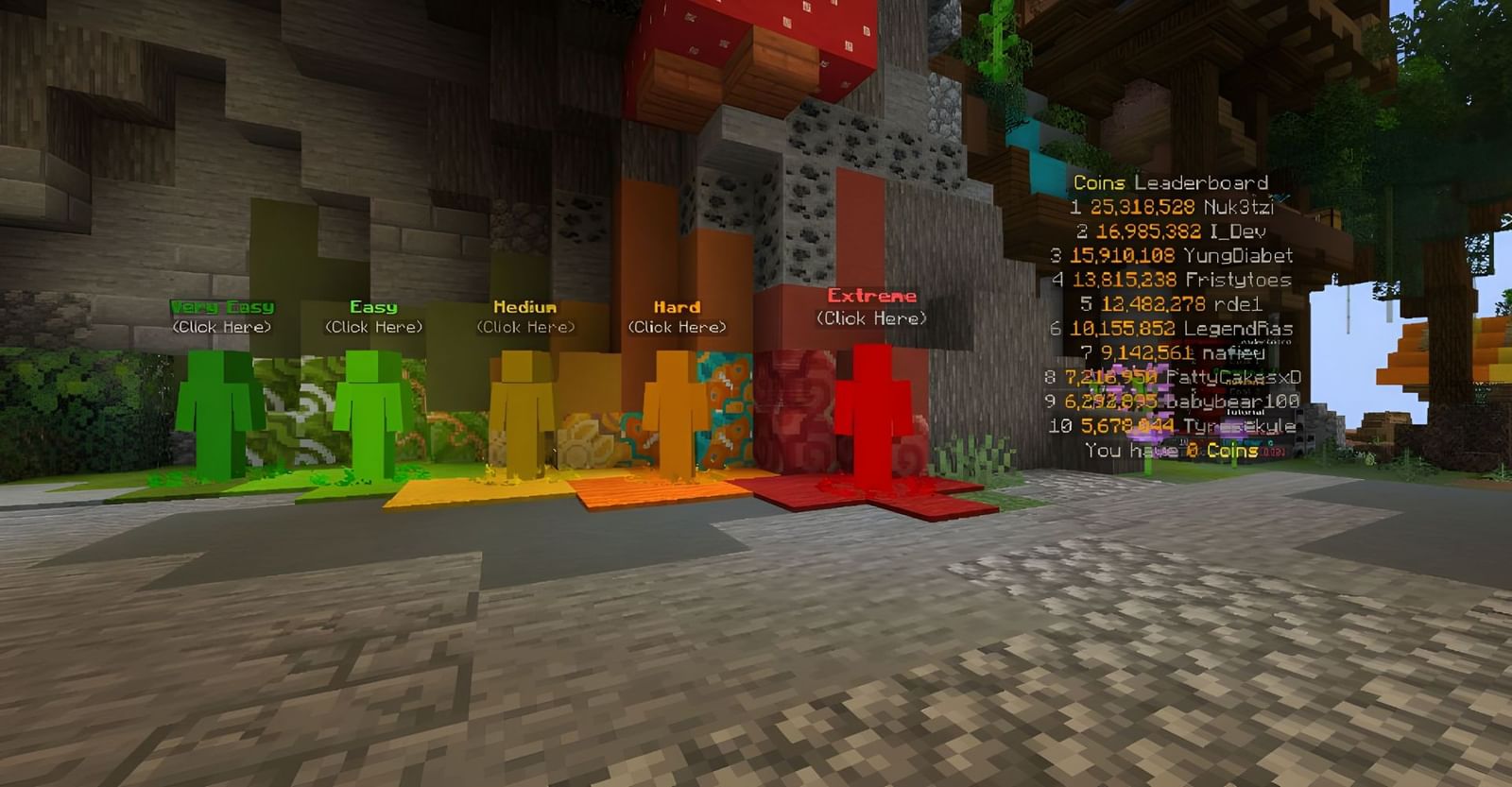Click the Click Here text under Hard

click(677, 328)
